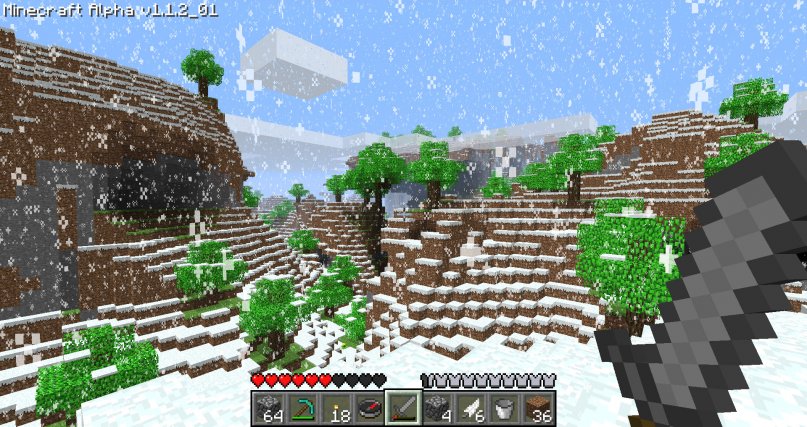Choose the empty bucket slot
The image size is (807, 427).
(x=505, y=407)
